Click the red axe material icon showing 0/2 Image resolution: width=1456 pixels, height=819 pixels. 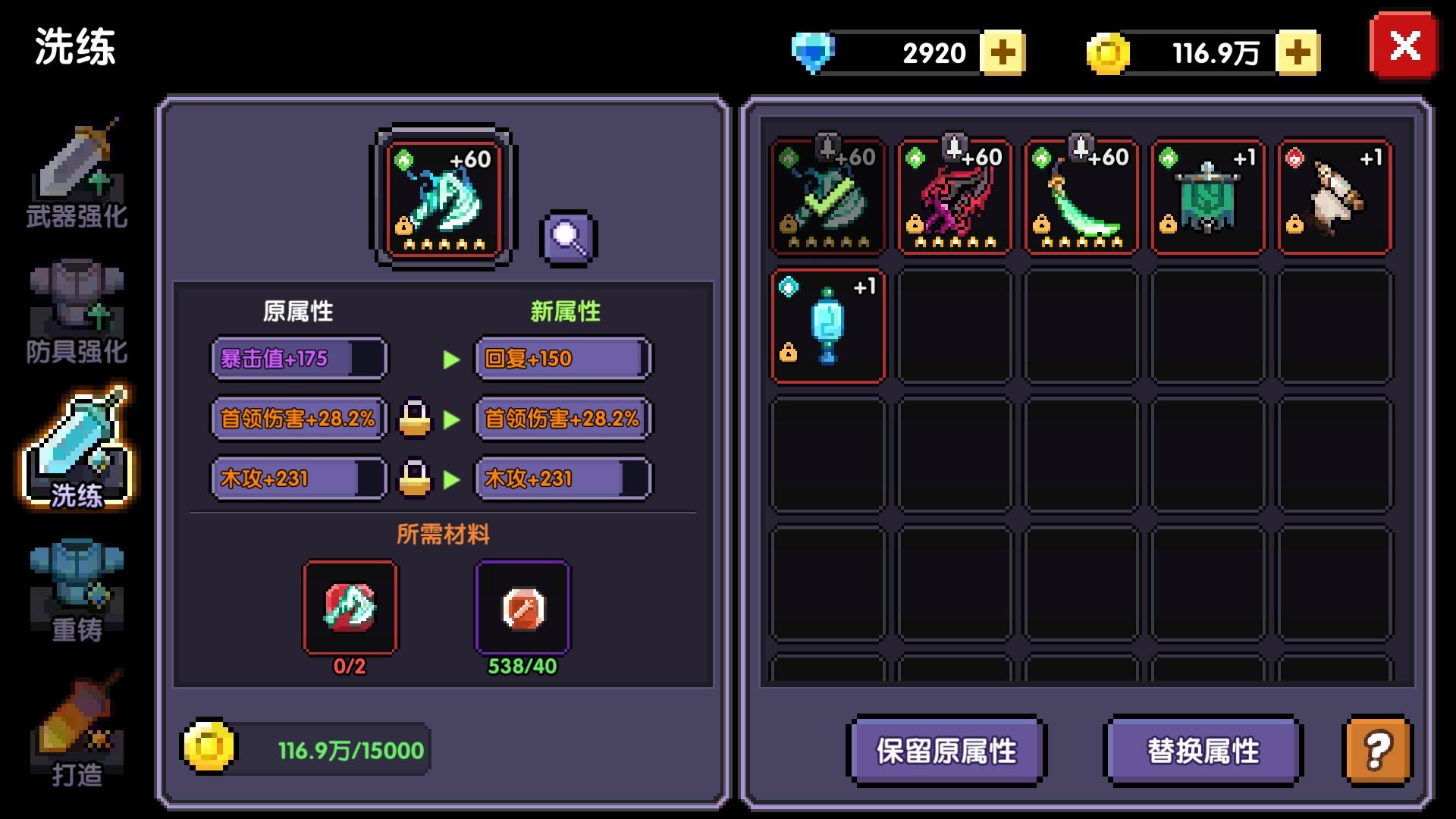[x=350, y=608]
